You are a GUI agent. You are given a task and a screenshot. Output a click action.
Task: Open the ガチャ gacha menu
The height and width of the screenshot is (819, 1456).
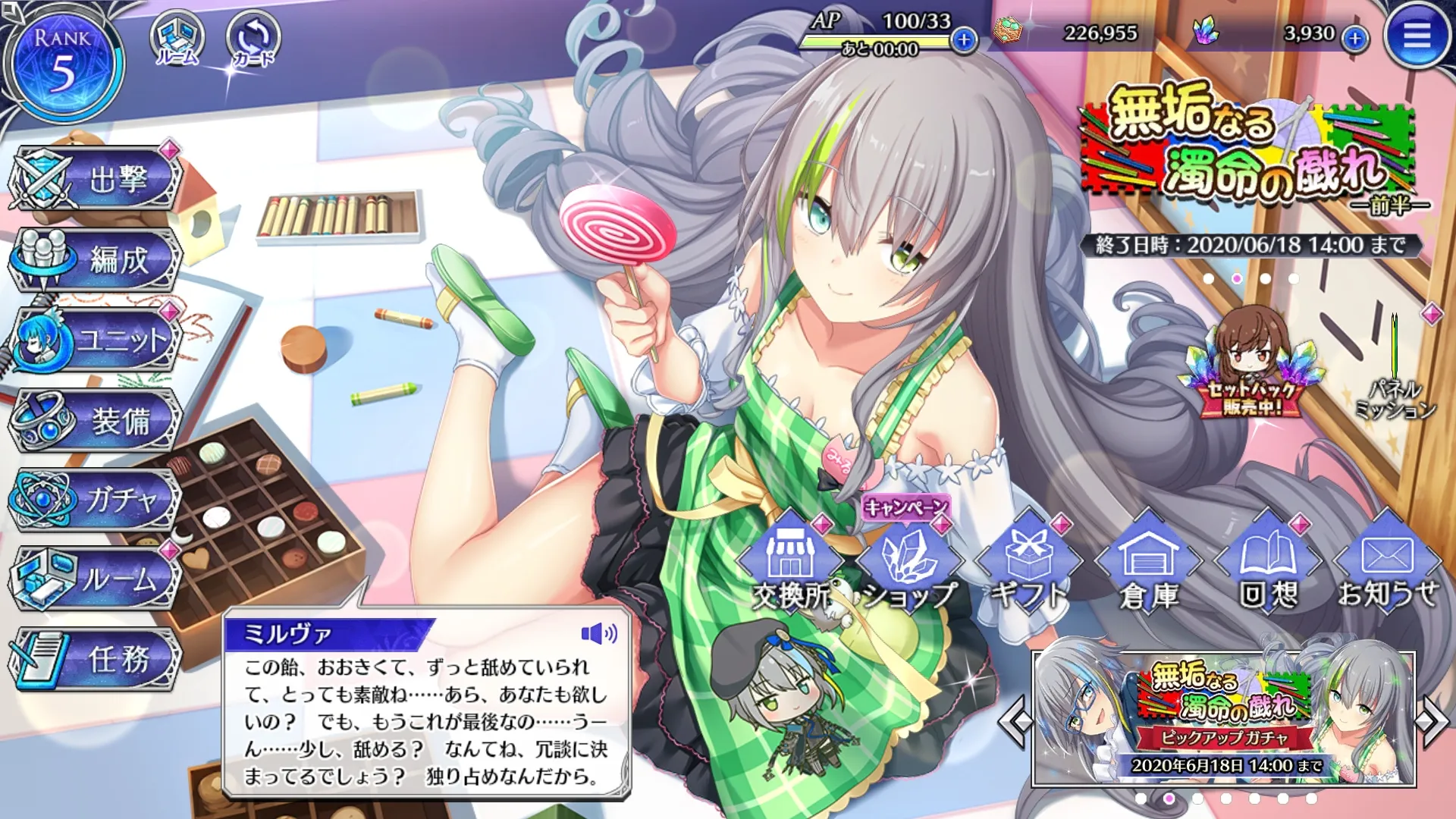click(97, 500)
